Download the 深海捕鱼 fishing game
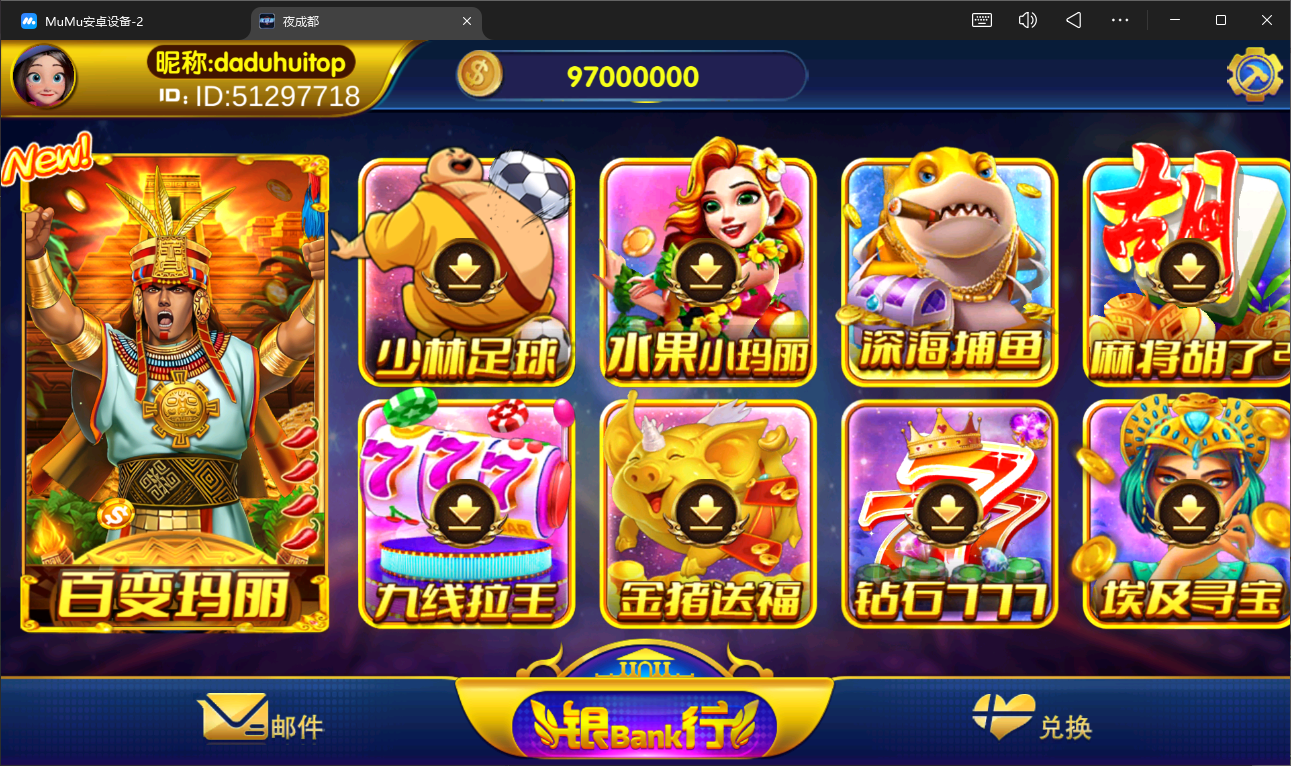1291x766 pixels. [x=948, y=268]
